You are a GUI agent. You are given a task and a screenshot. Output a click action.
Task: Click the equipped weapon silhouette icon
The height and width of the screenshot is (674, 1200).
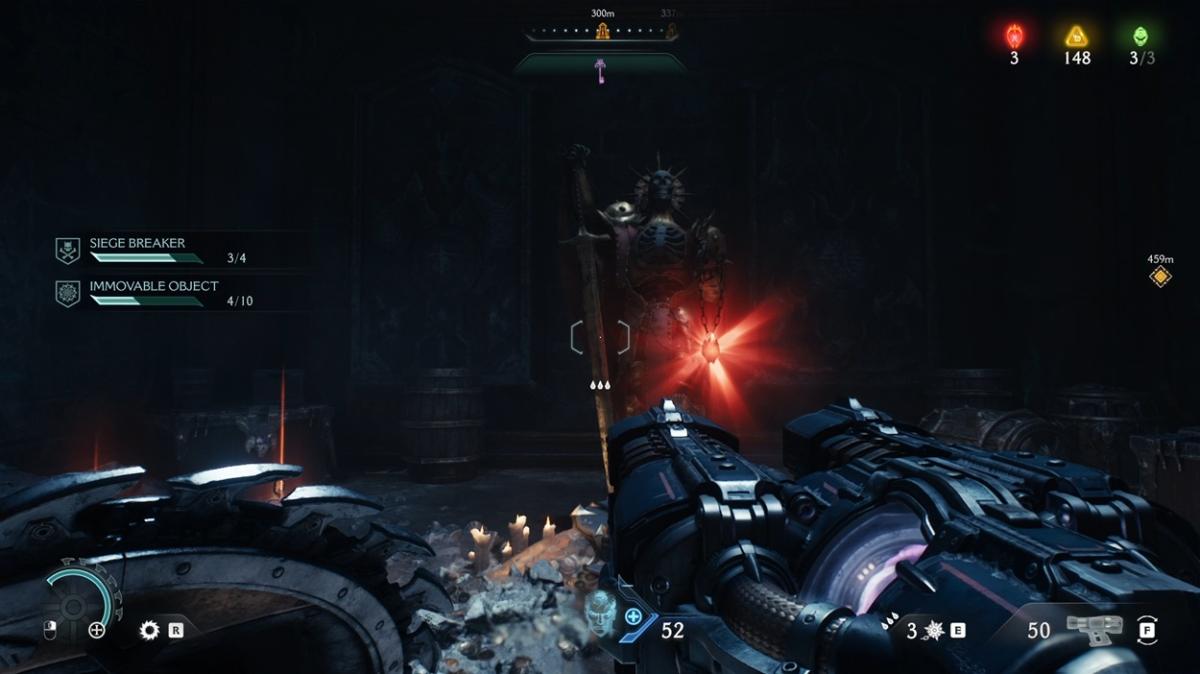1095,629
